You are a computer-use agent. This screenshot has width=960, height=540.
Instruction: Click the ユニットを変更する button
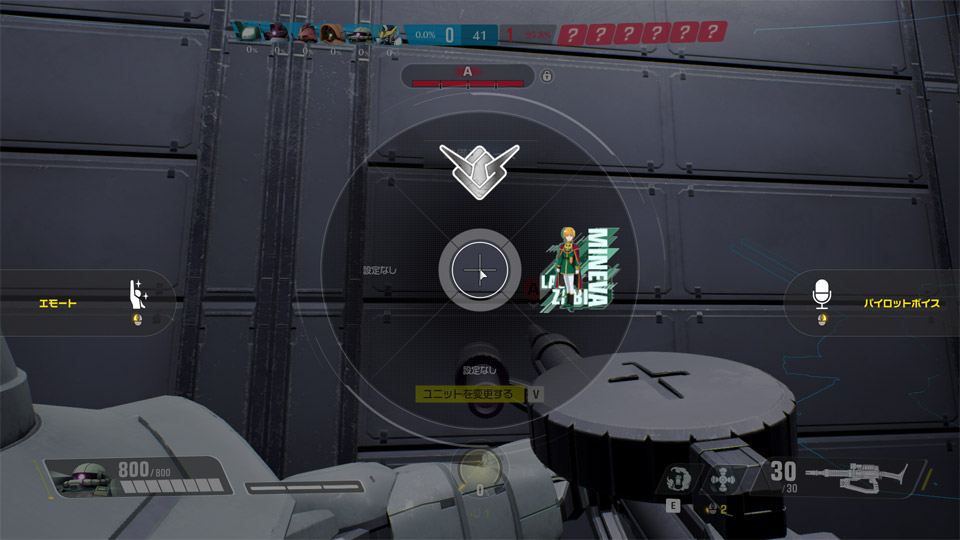tap(468, 394)
